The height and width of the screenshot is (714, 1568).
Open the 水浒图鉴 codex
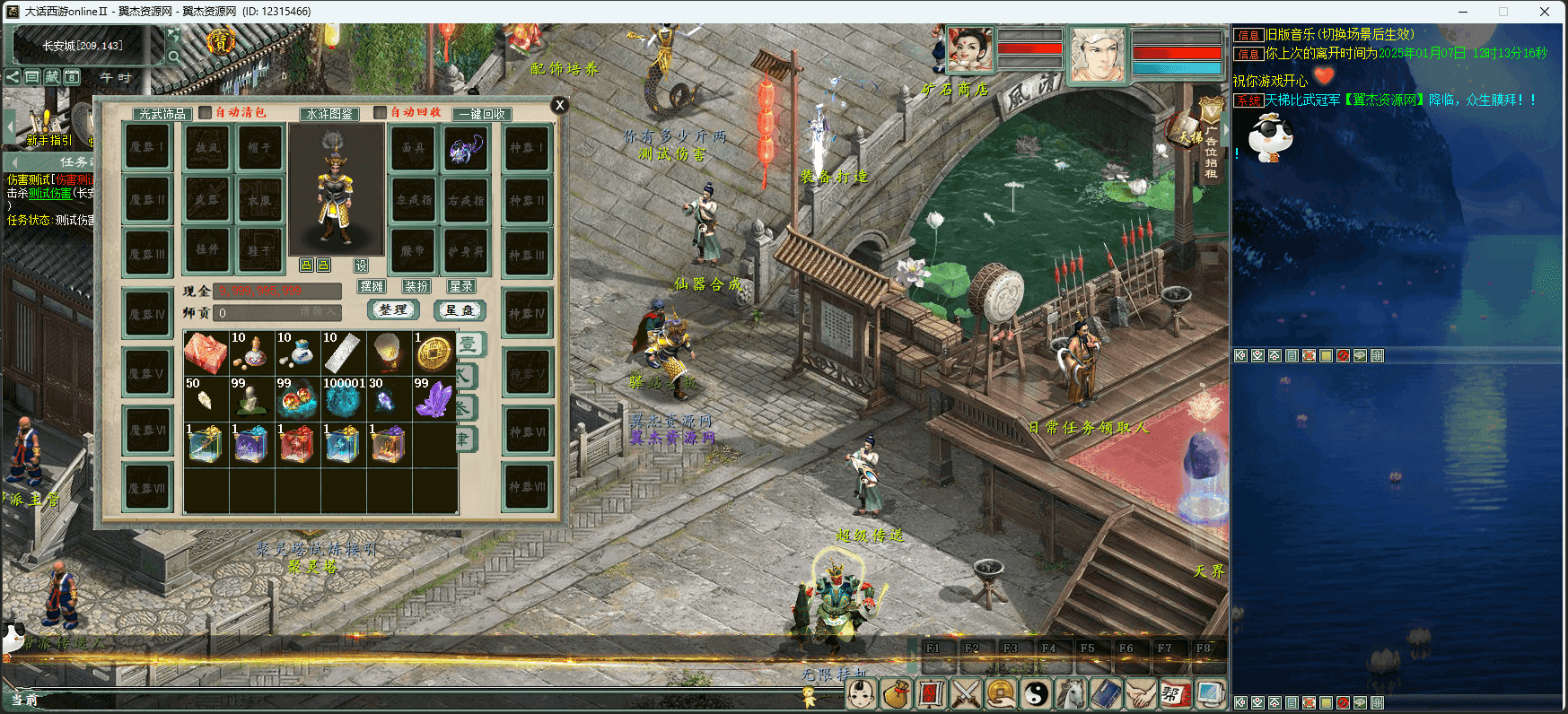(x=329, y=114)
